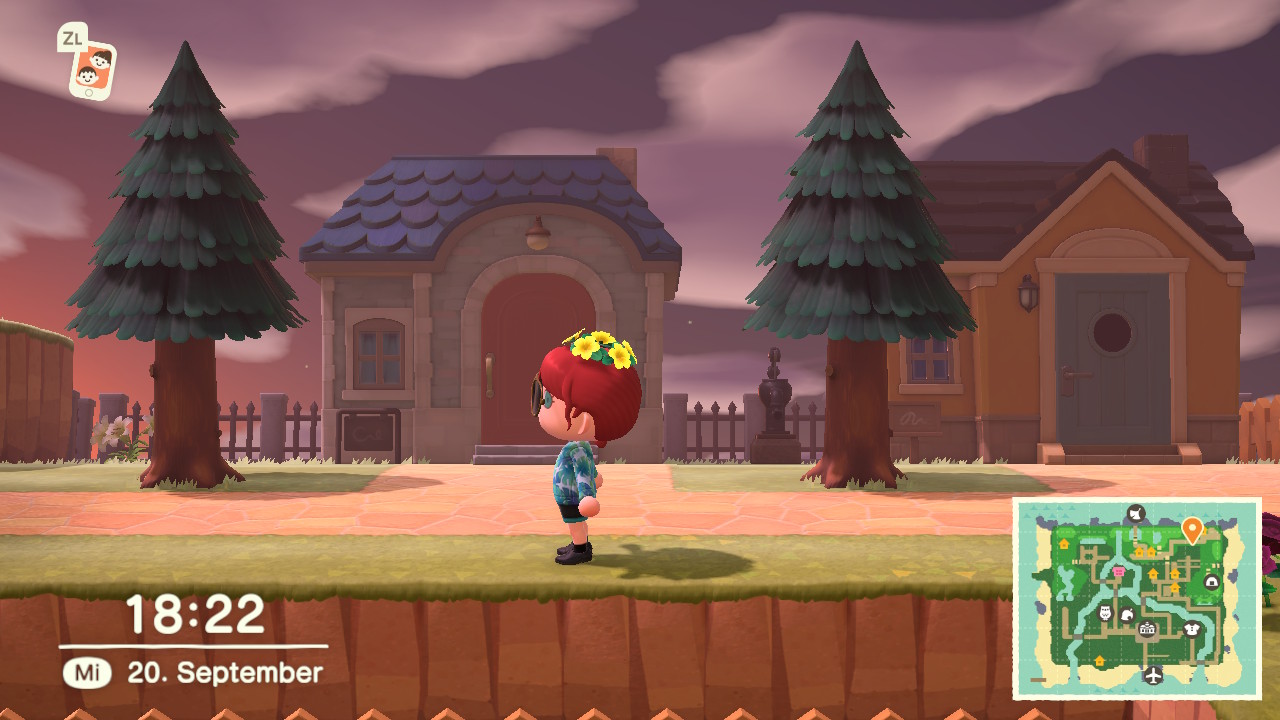Open the island minimap
1280x720 pixels.
pyautogui.click(x=1137, y=598)
